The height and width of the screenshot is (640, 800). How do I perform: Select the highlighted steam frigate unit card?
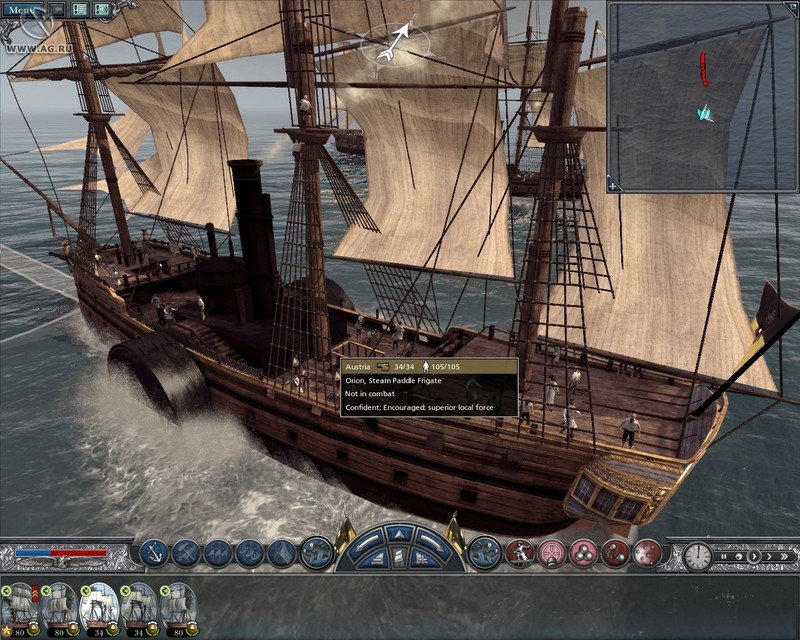point(98,607)
